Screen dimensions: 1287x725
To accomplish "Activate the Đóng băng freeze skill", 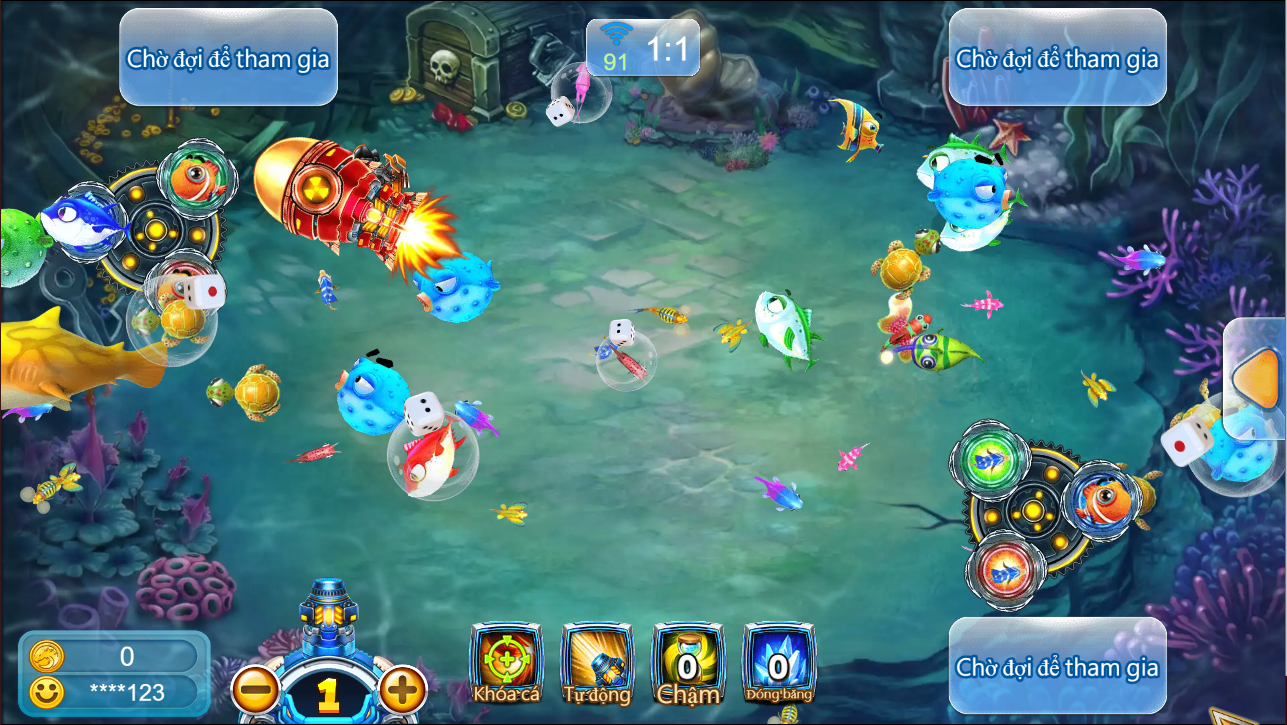I will [779, 662].
